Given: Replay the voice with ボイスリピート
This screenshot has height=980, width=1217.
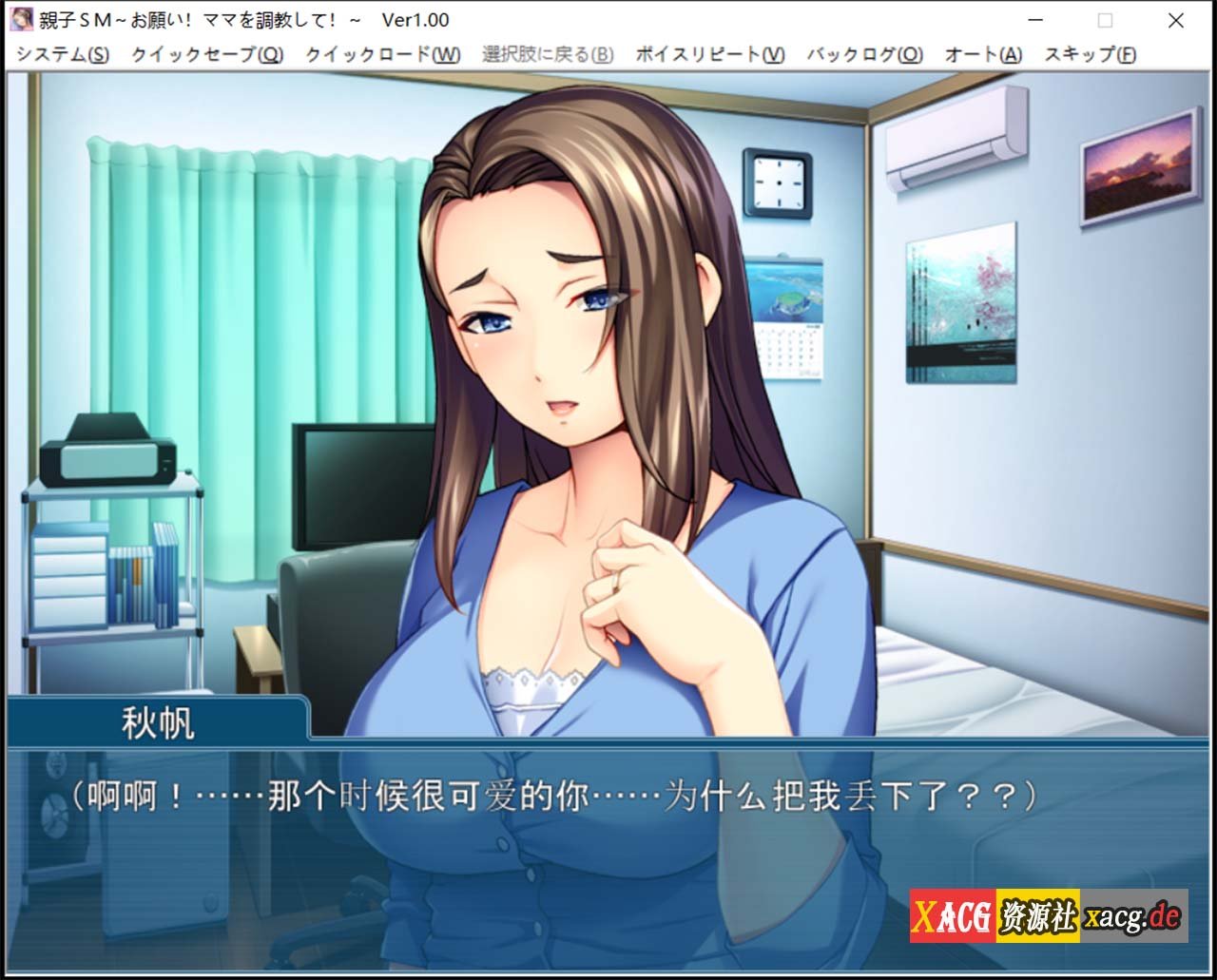Looking at the screenshot, I should point(707,55).
